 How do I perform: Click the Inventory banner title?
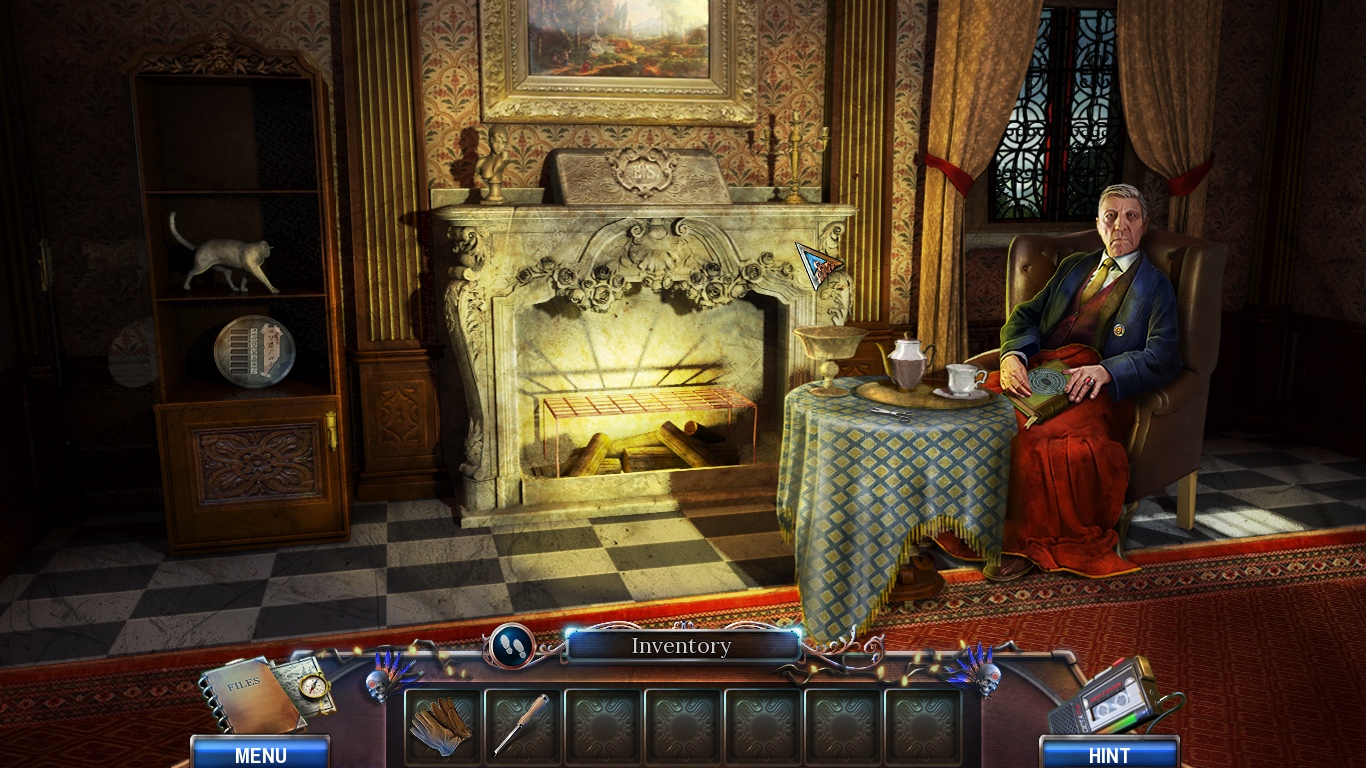pyautogui.click(x=681, y=646)
